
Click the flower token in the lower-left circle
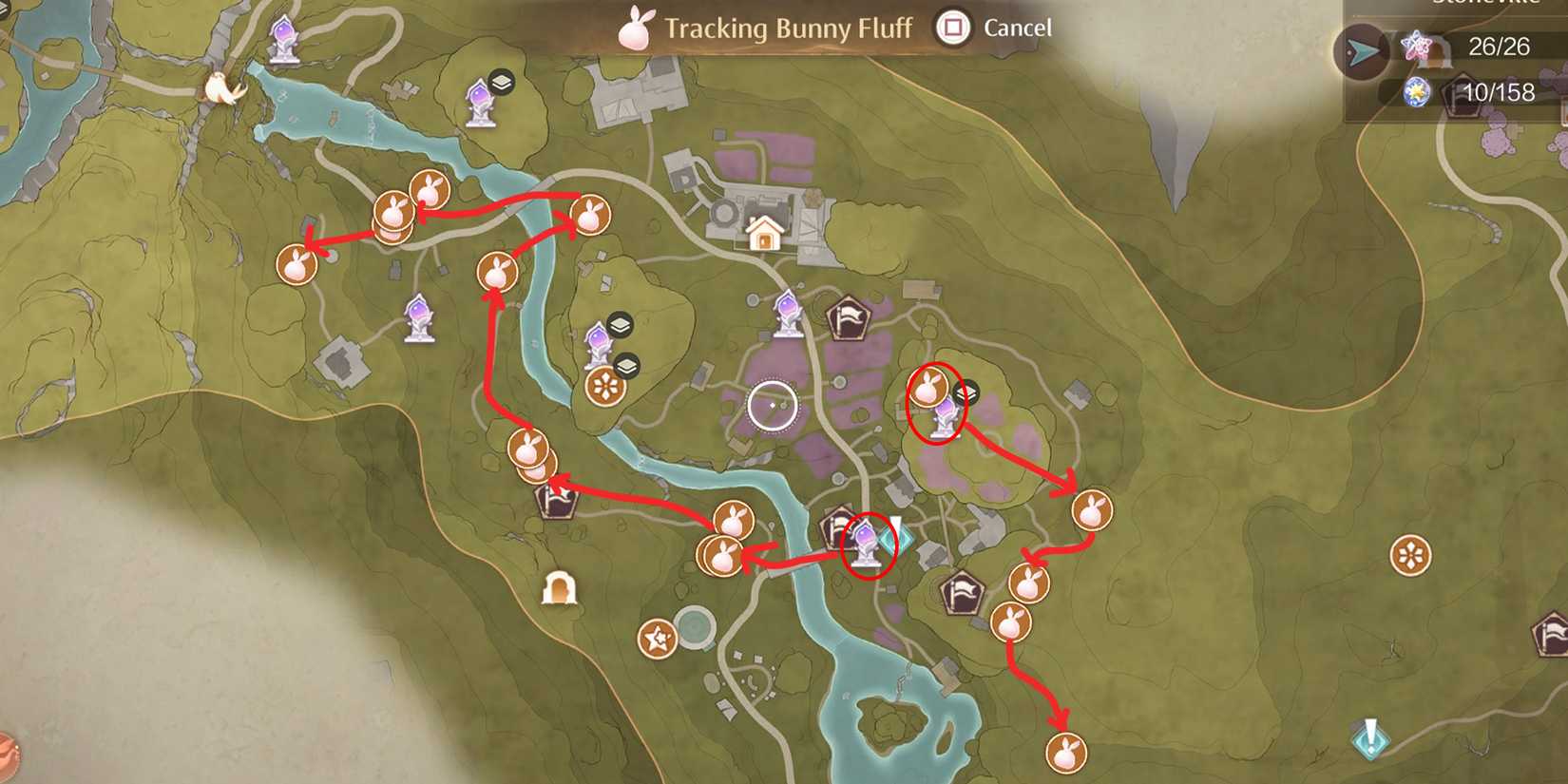pyautogui.click(x=656, y=635)
